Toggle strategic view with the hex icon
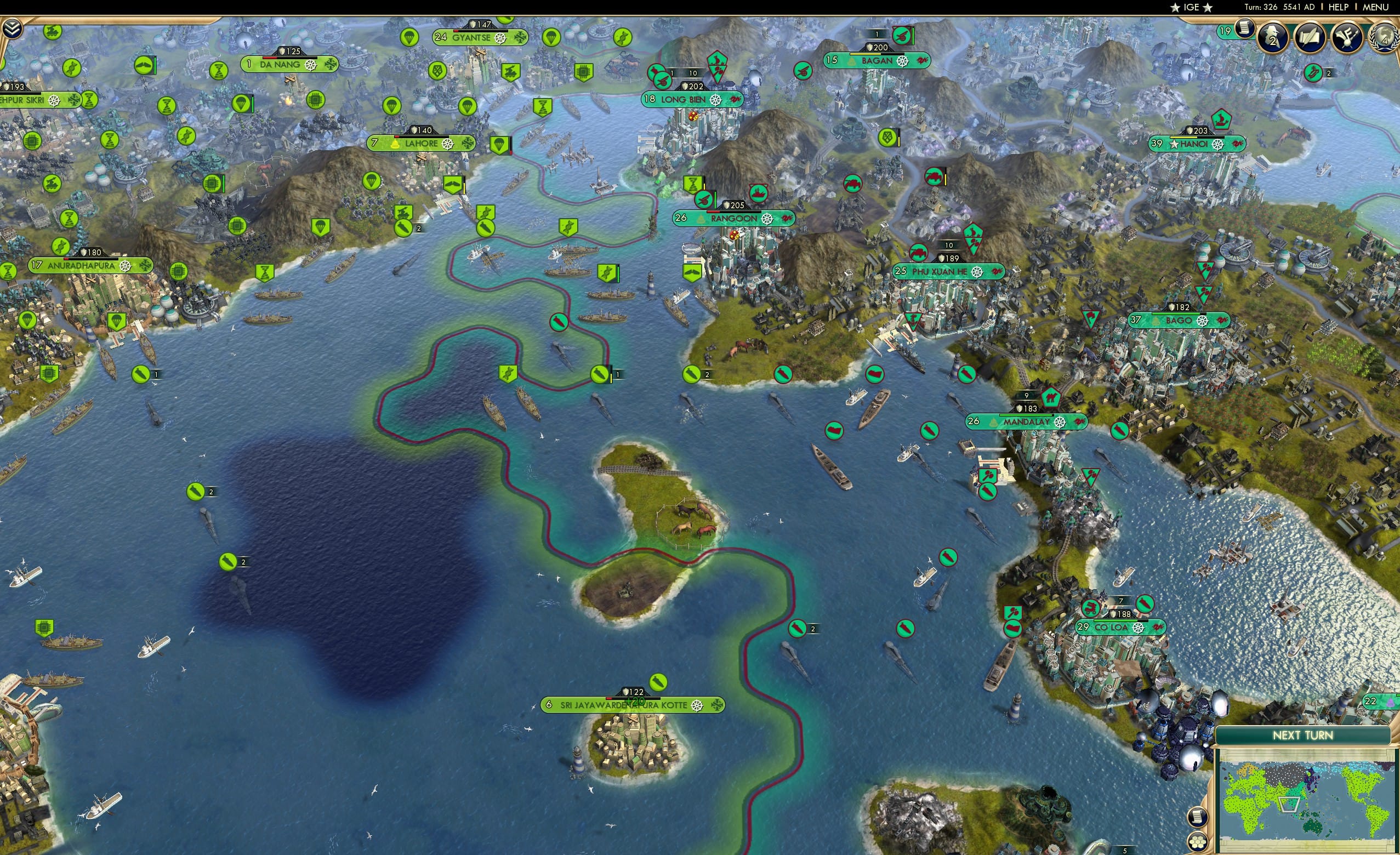This screenshot has width=1400, height=855. coord(1199,841)
